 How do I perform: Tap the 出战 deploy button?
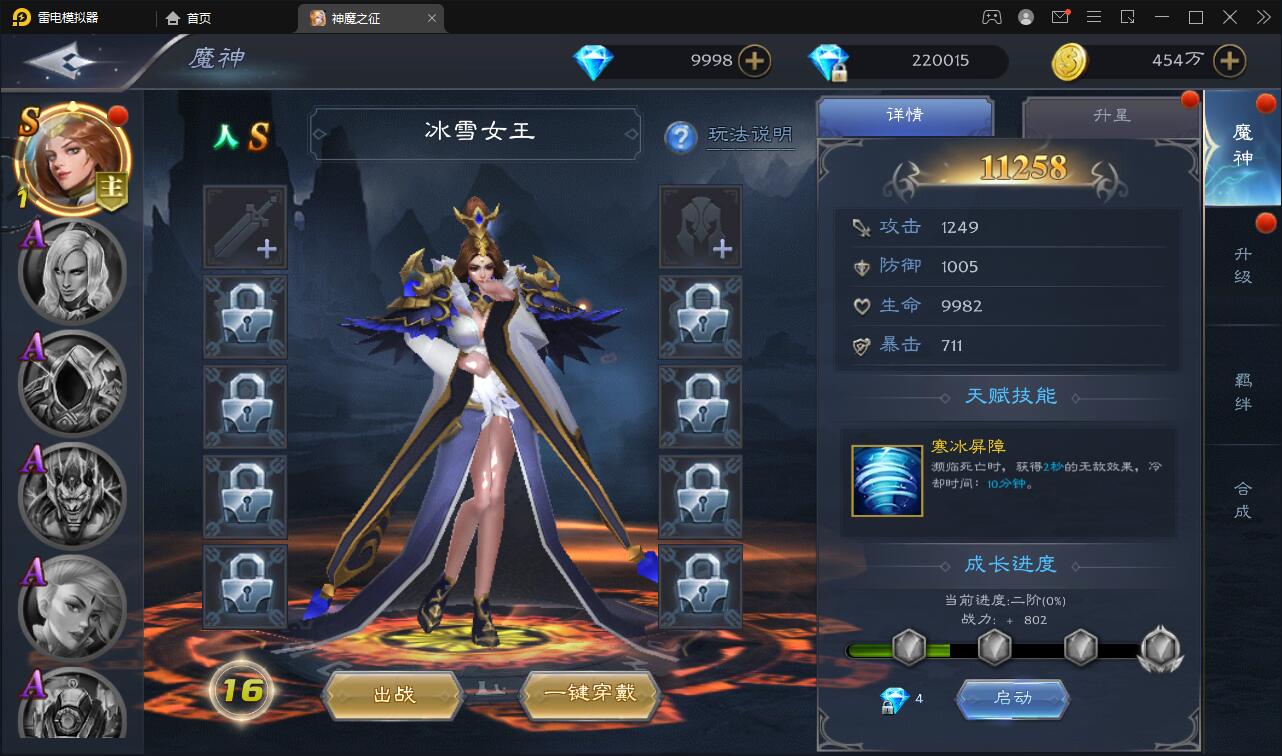(x=394, y=693)
